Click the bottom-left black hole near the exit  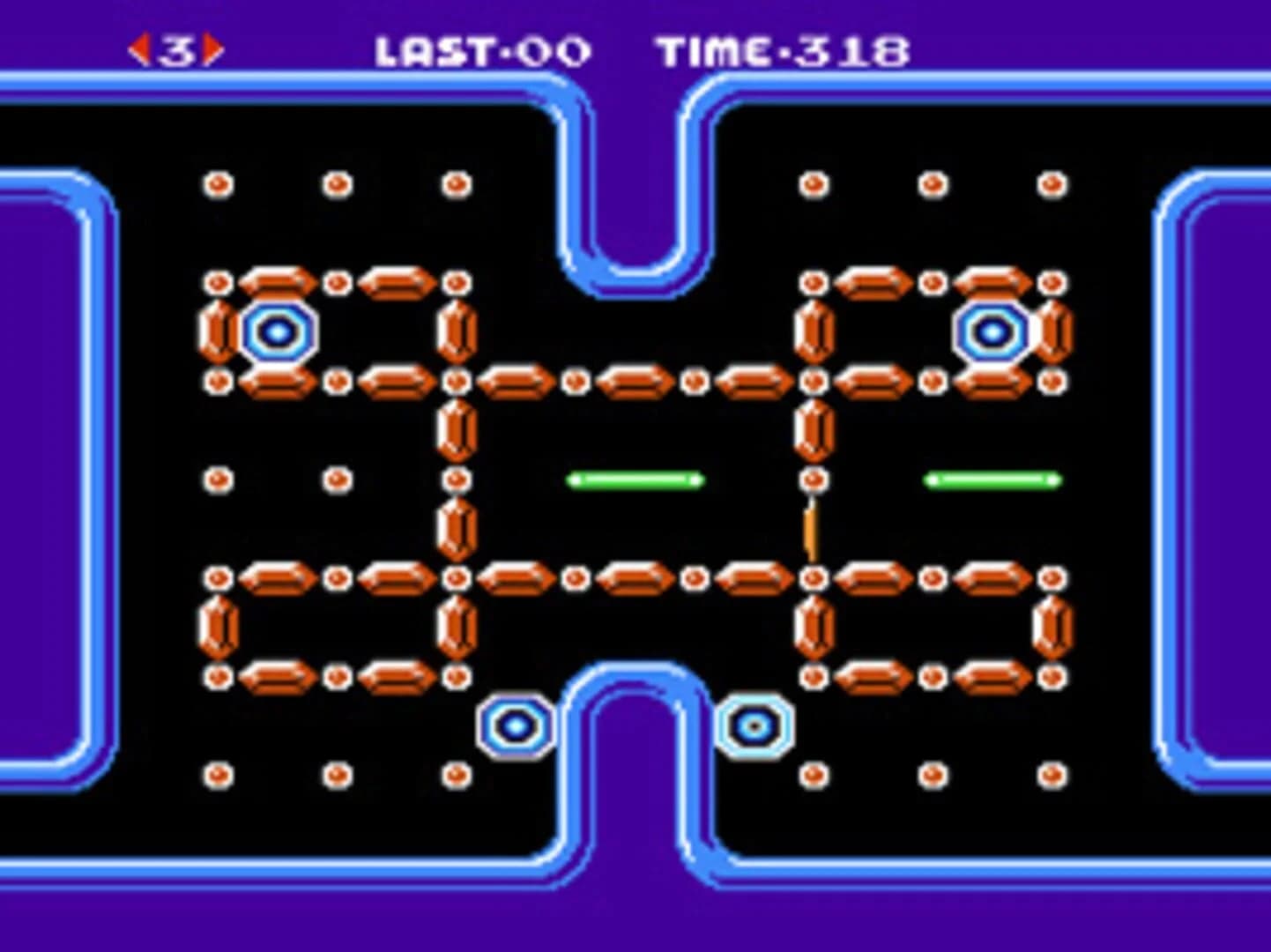(x=515, y=726)
